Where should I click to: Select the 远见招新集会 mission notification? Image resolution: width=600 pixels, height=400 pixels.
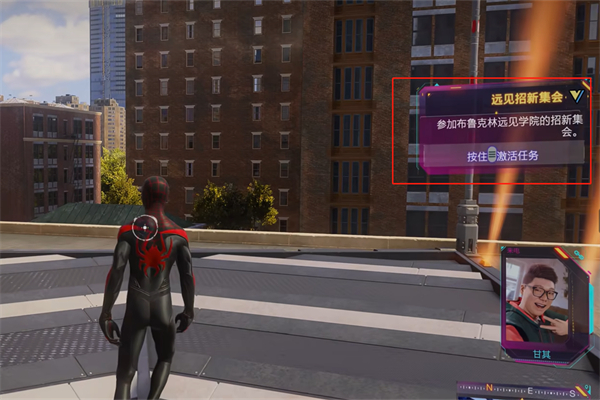504,130
